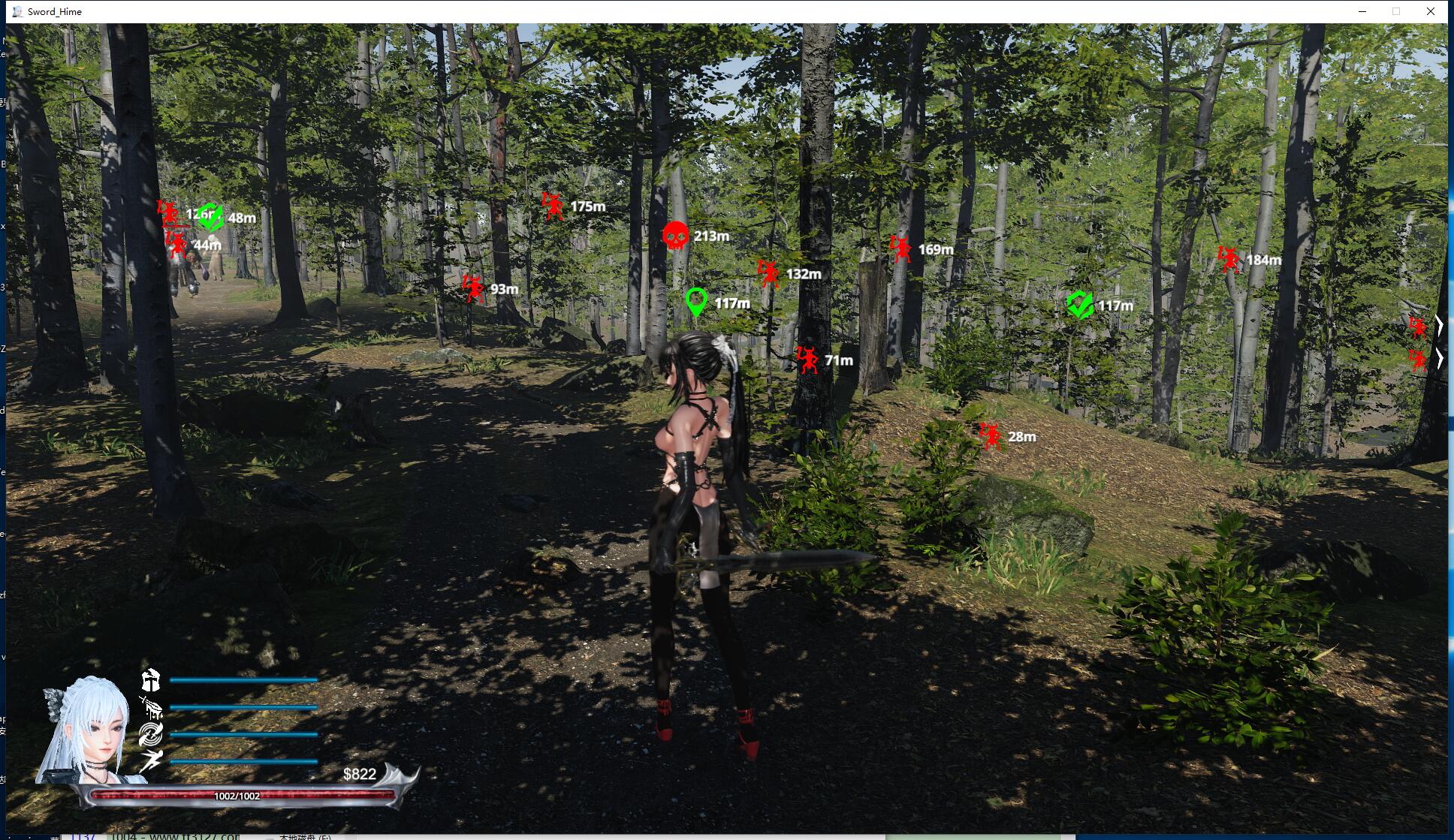The width and height of the screenshot is (1454, 840).
Task: Select the nearest enemy marker at 28m
Action: [x=991, y=435]
